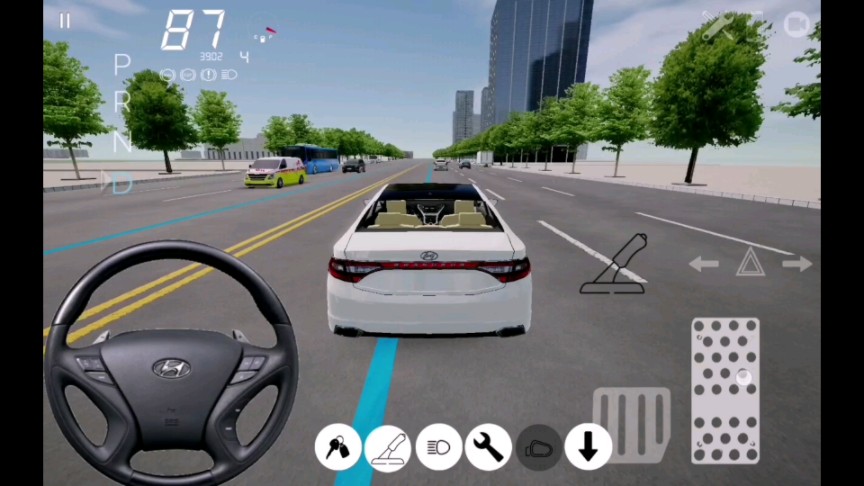Activate the right turn signal arrow
This screenshot has height=486, width=864.
point(797,264)
